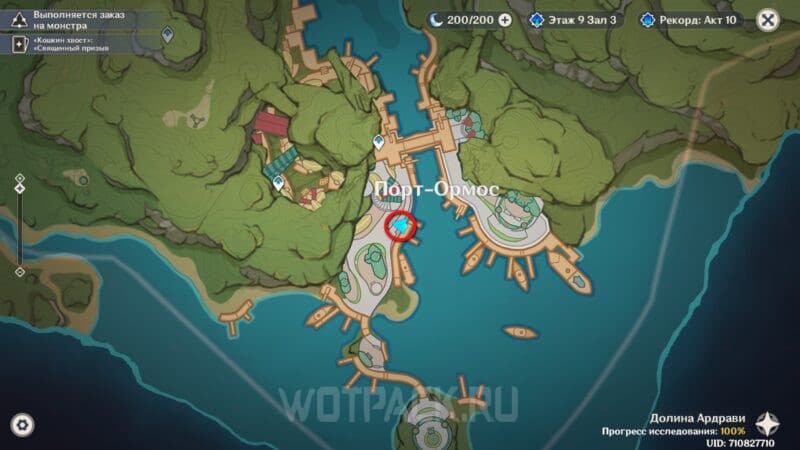Open the region selector star icon near 'Долина Ардрави'
This screenshot has height=450, width=800.
tap(768, 423)
